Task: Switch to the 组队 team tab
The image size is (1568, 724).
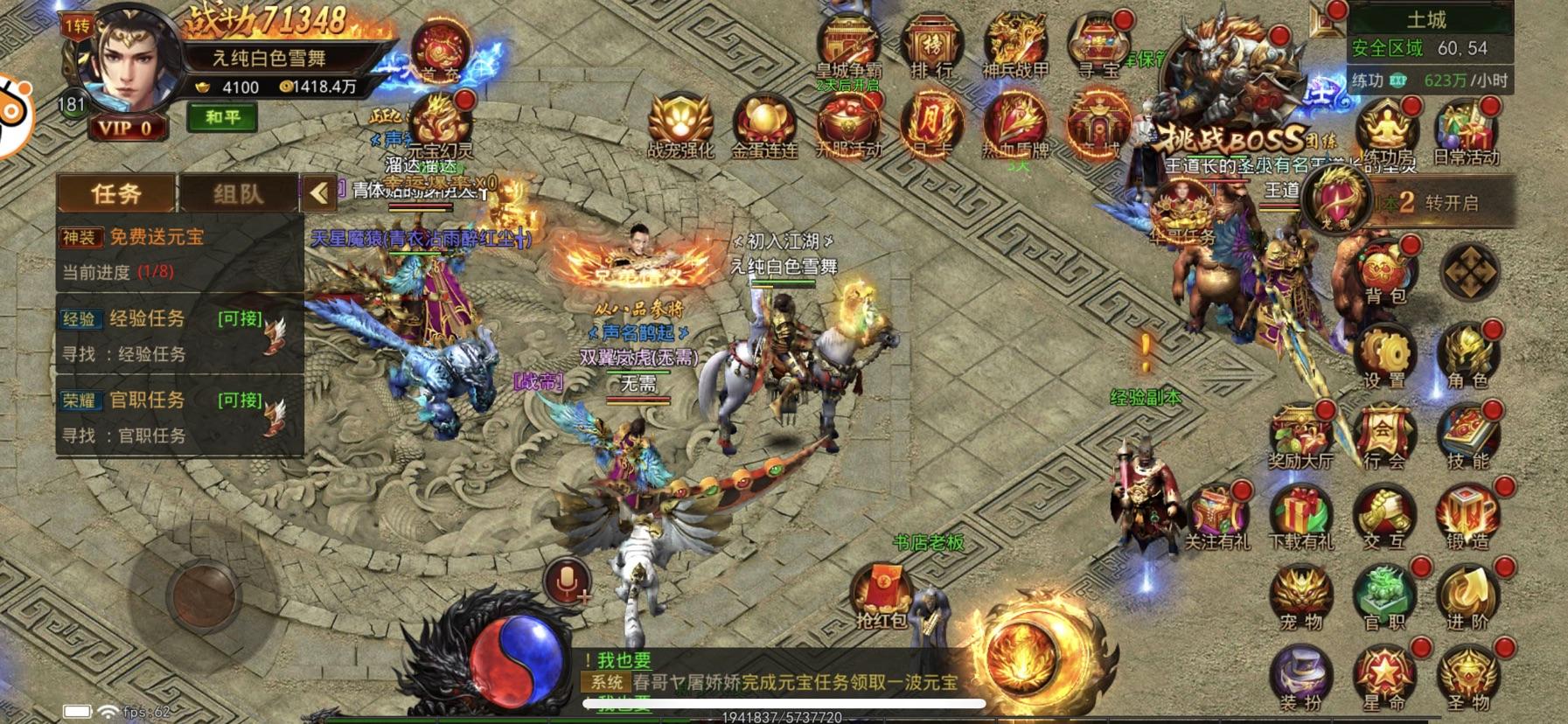Action: [x=238, y=193]
